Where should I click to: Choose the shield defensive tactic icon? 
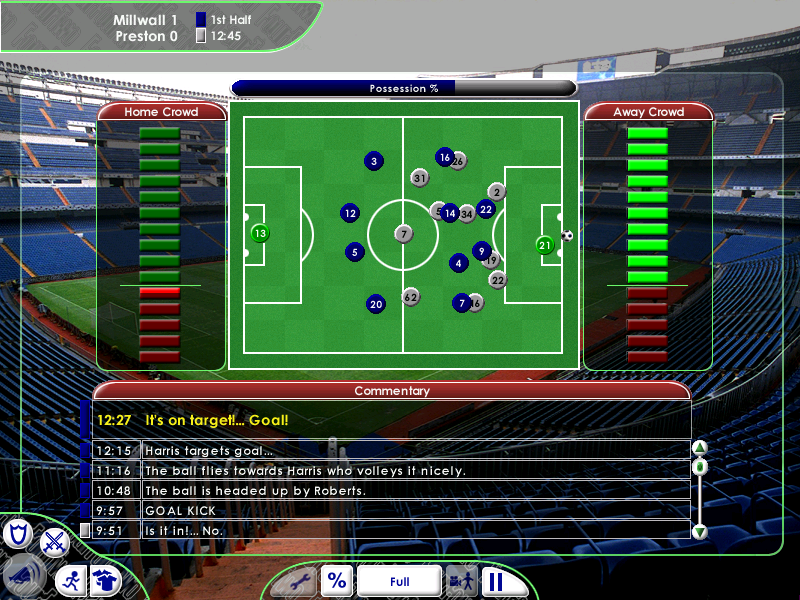point(17,535)
